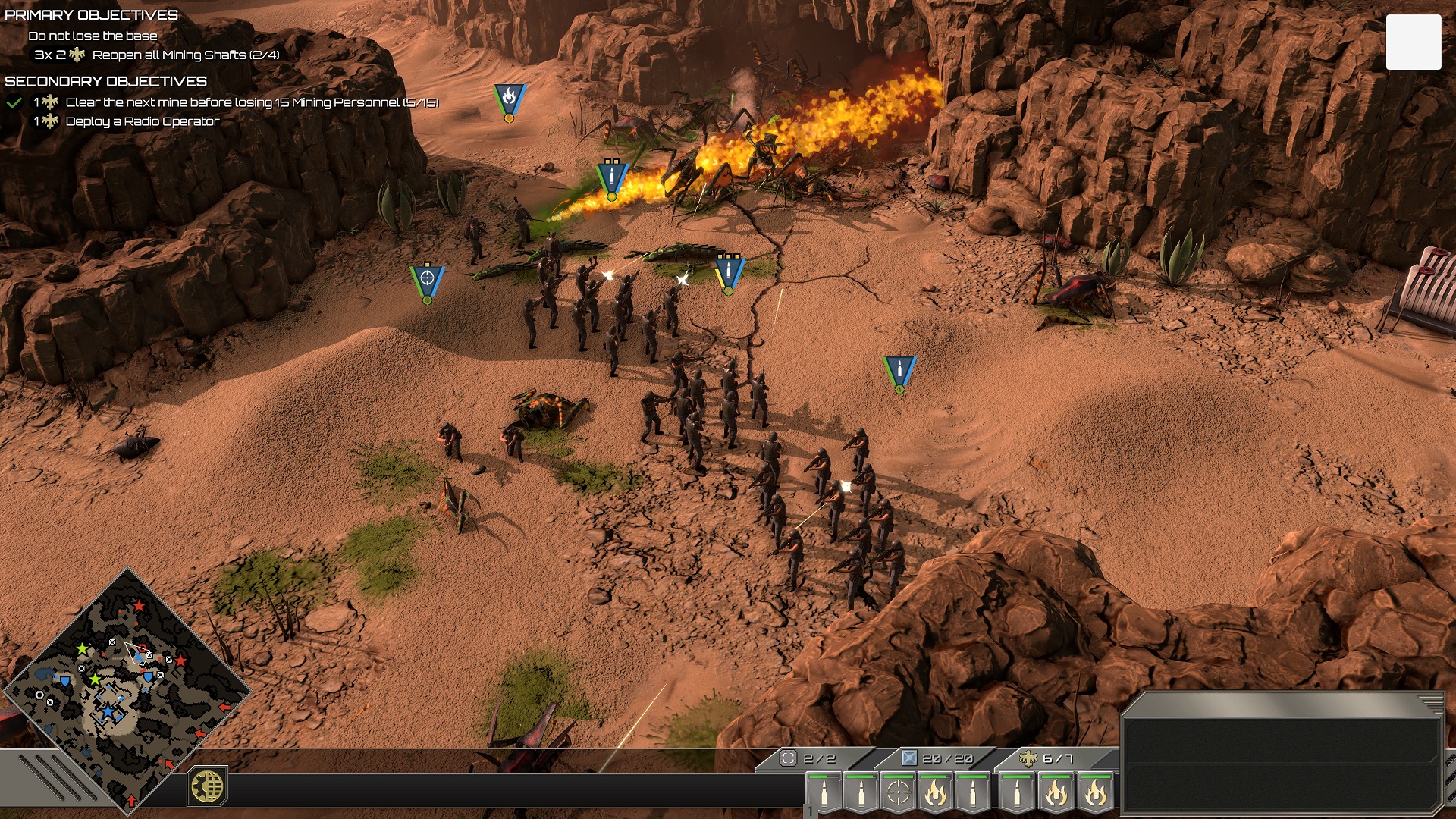This screenshot has width=1456, height=819.
Task: Open the gear and globe command button
Action: pos(207,786)
